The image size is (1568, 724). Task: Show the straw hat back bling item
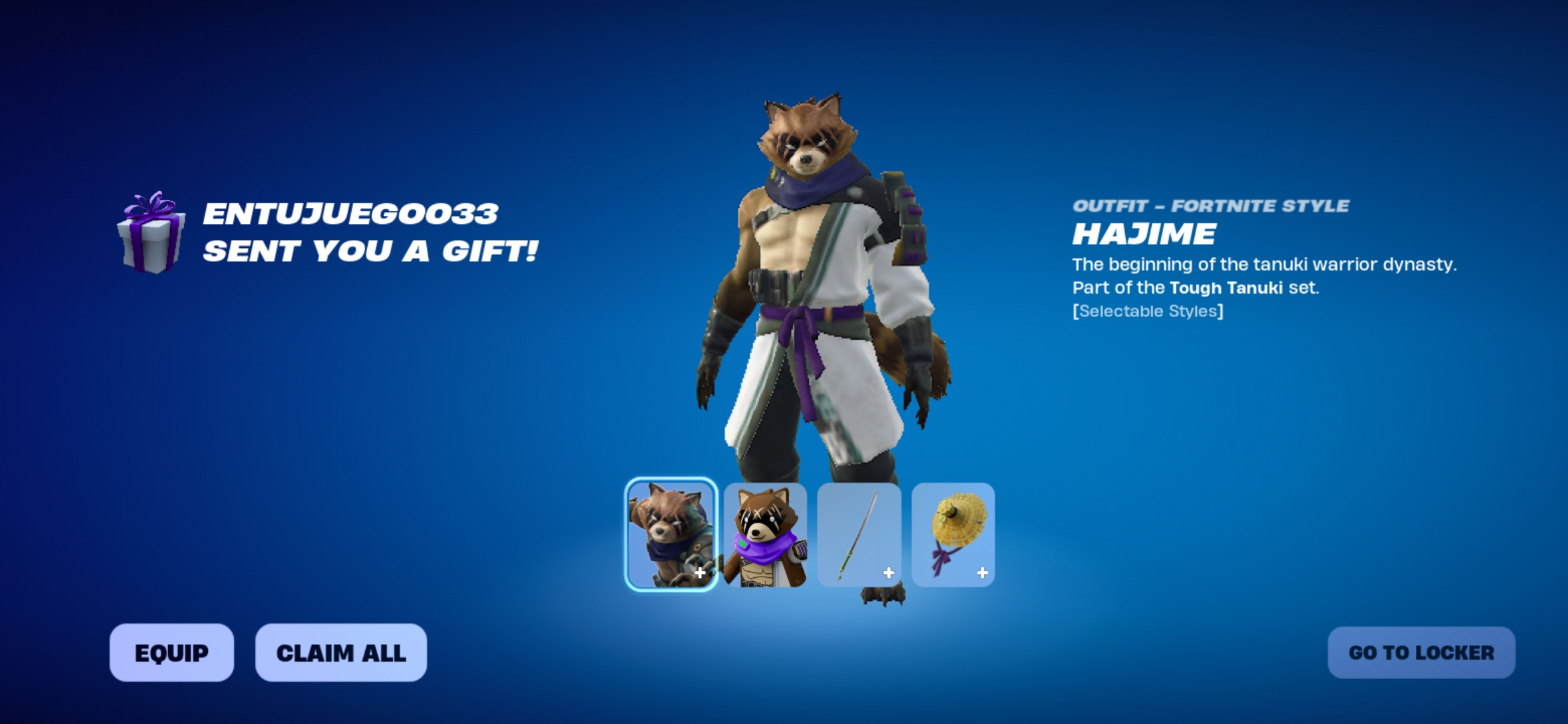point(953,534)
